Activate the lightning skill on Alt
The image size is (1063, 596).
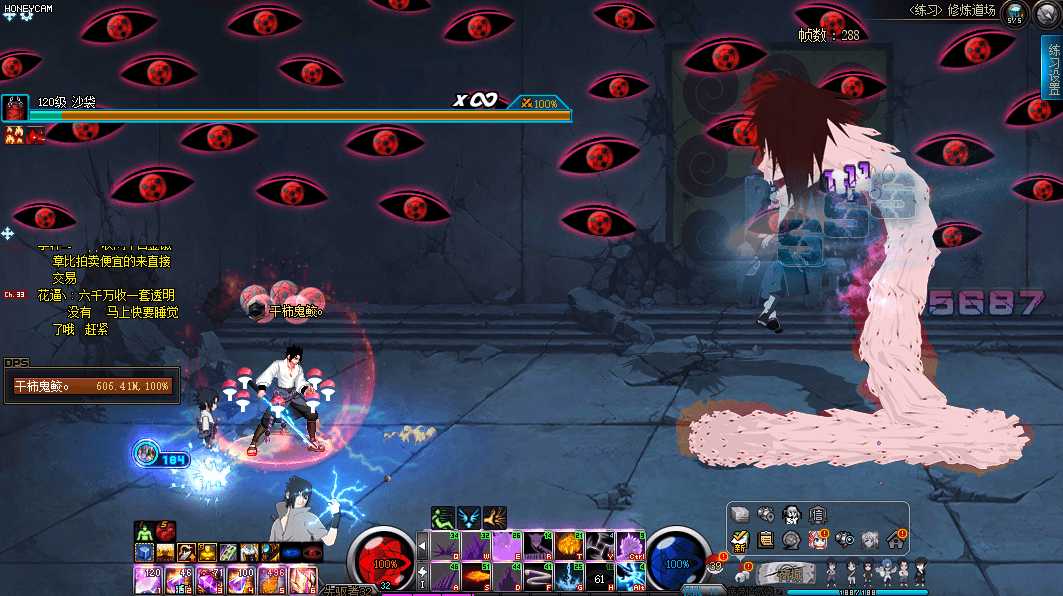click(630, 577)
